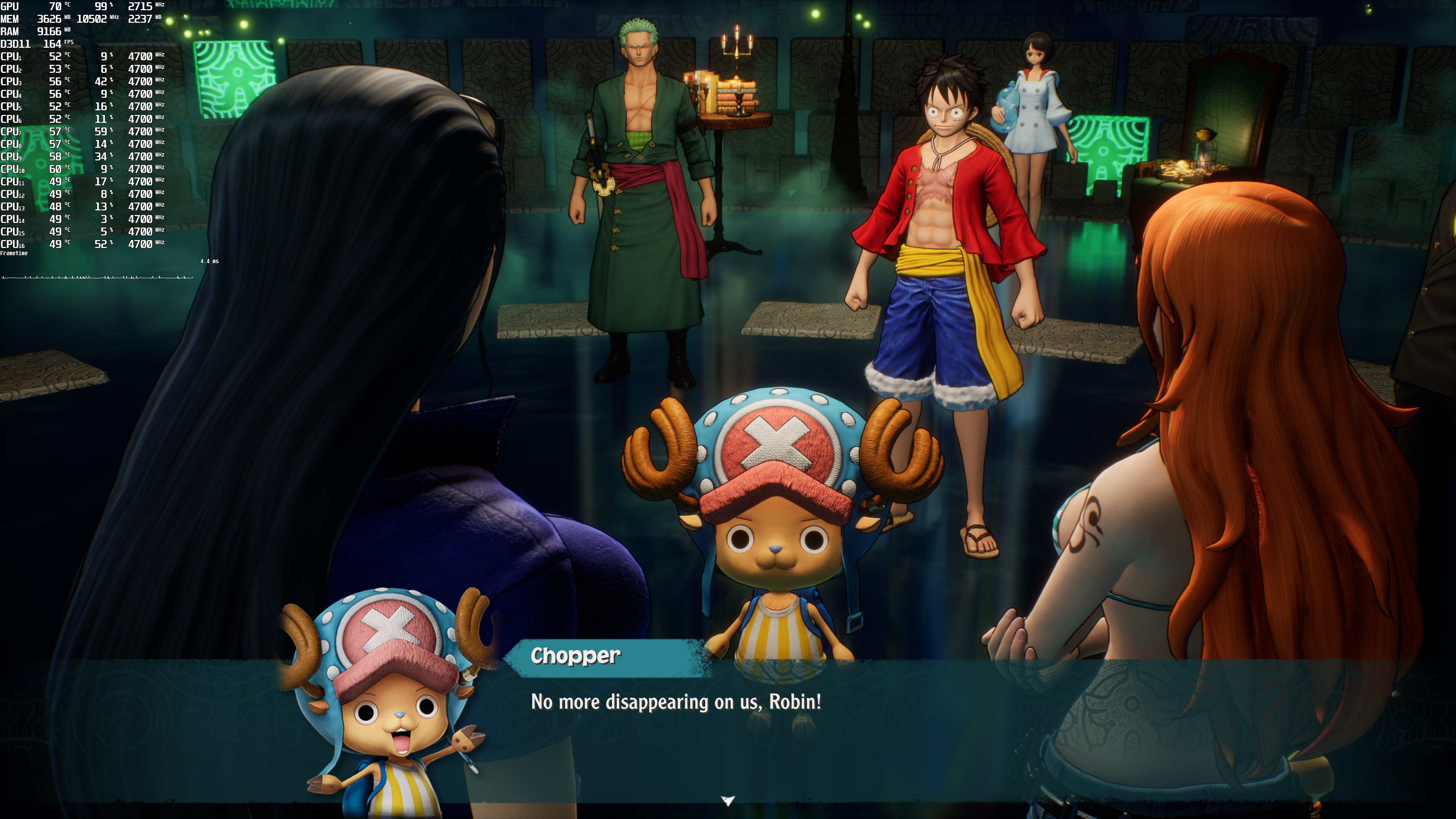Advance dialogue with the continue arrow

pos(728,800)
